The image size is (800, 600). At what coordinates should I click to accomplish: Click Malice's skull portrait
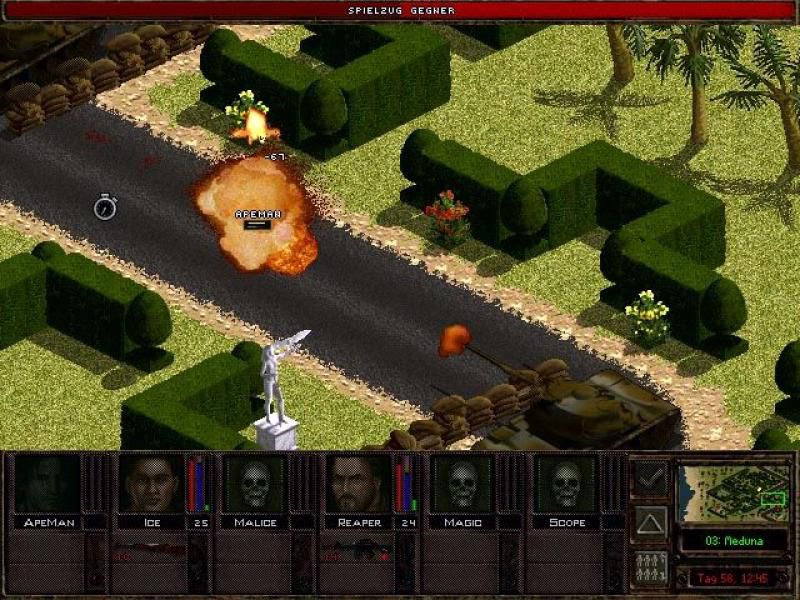(254, 485)
